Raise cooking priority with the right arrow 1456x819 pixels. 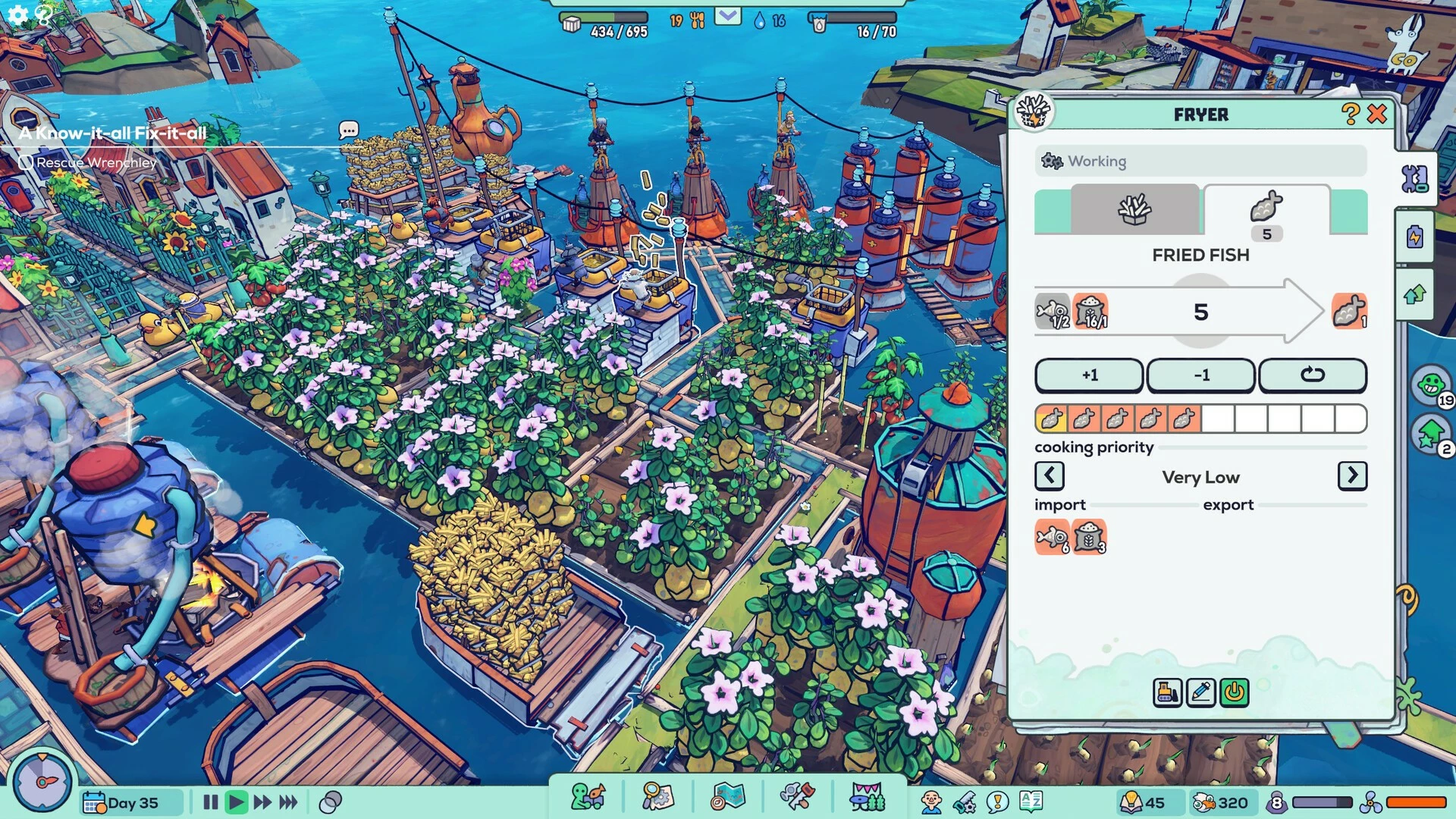coord(1352,476)
